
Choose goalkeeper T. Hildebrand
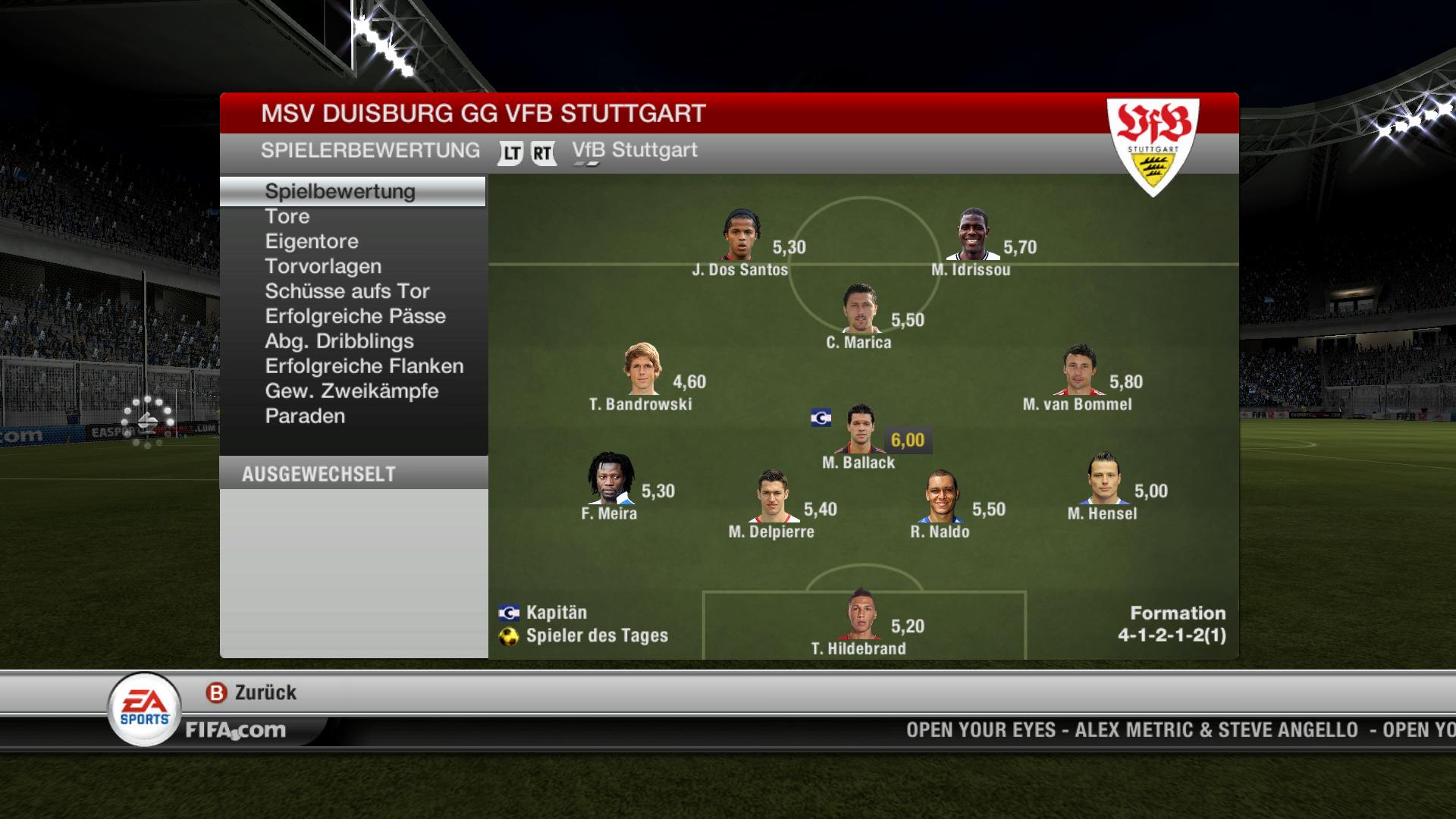click(860, 614)
